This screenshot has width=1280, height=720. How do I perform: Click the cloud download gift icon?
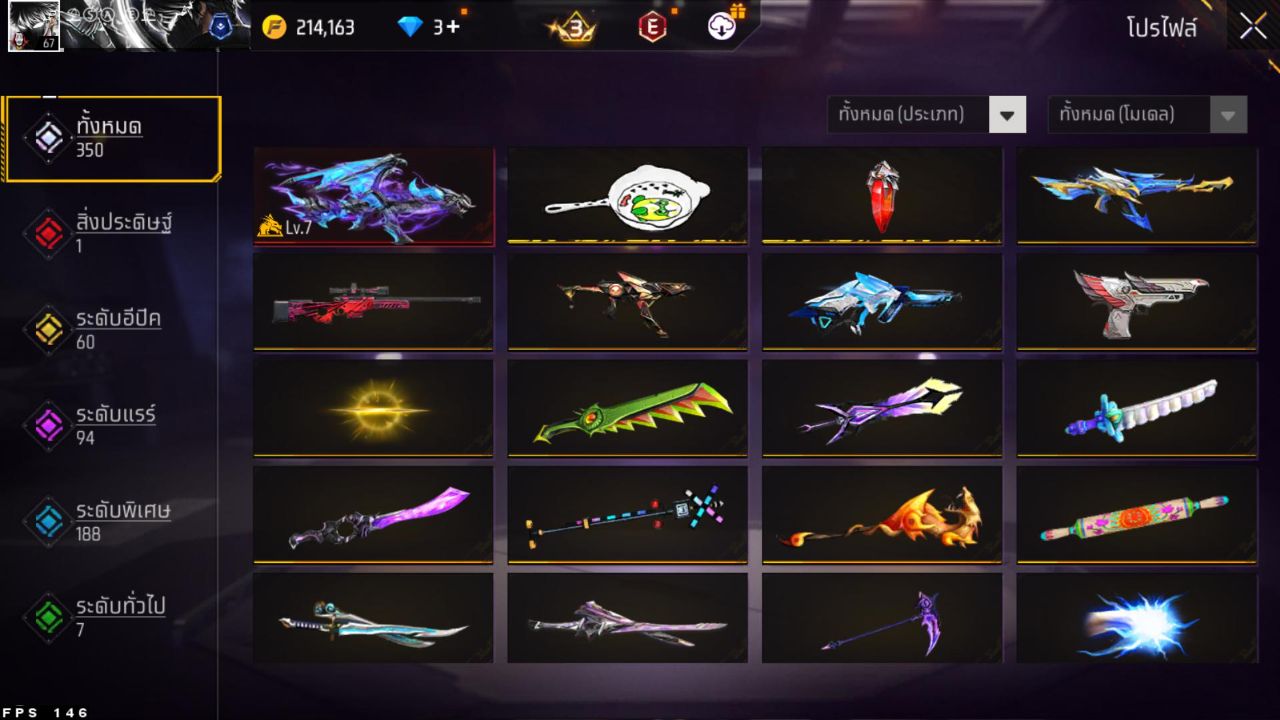point(722,27)
